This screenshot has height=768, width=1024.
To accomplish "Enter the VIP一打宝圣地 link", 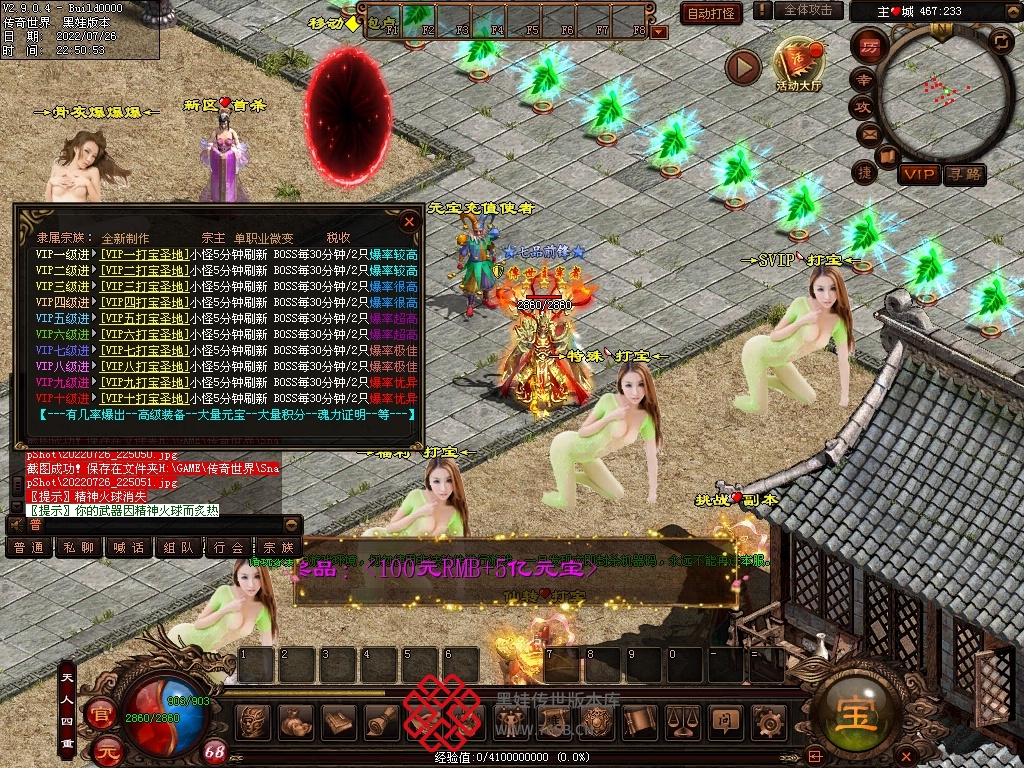I will [x=143, y=255].
